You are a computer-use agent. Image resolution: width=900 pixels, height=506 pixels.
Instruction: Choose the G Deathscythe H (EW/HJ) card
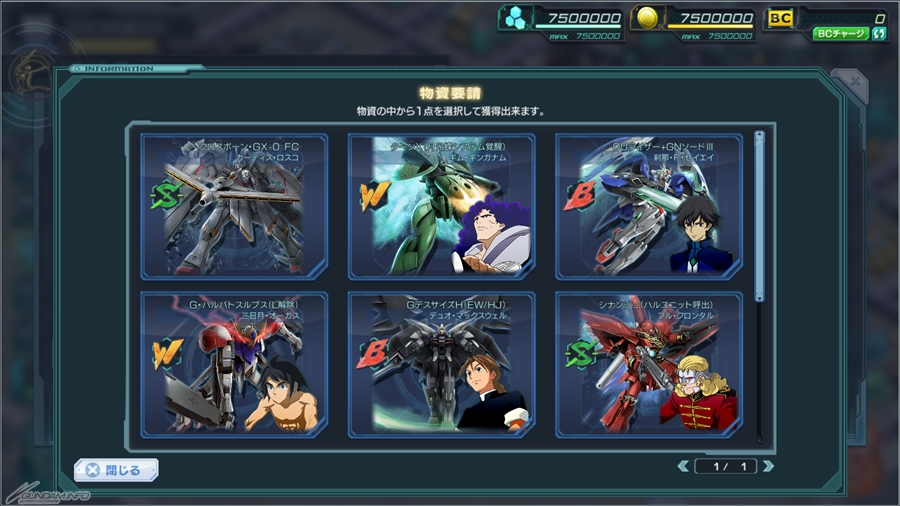[441, 364]
